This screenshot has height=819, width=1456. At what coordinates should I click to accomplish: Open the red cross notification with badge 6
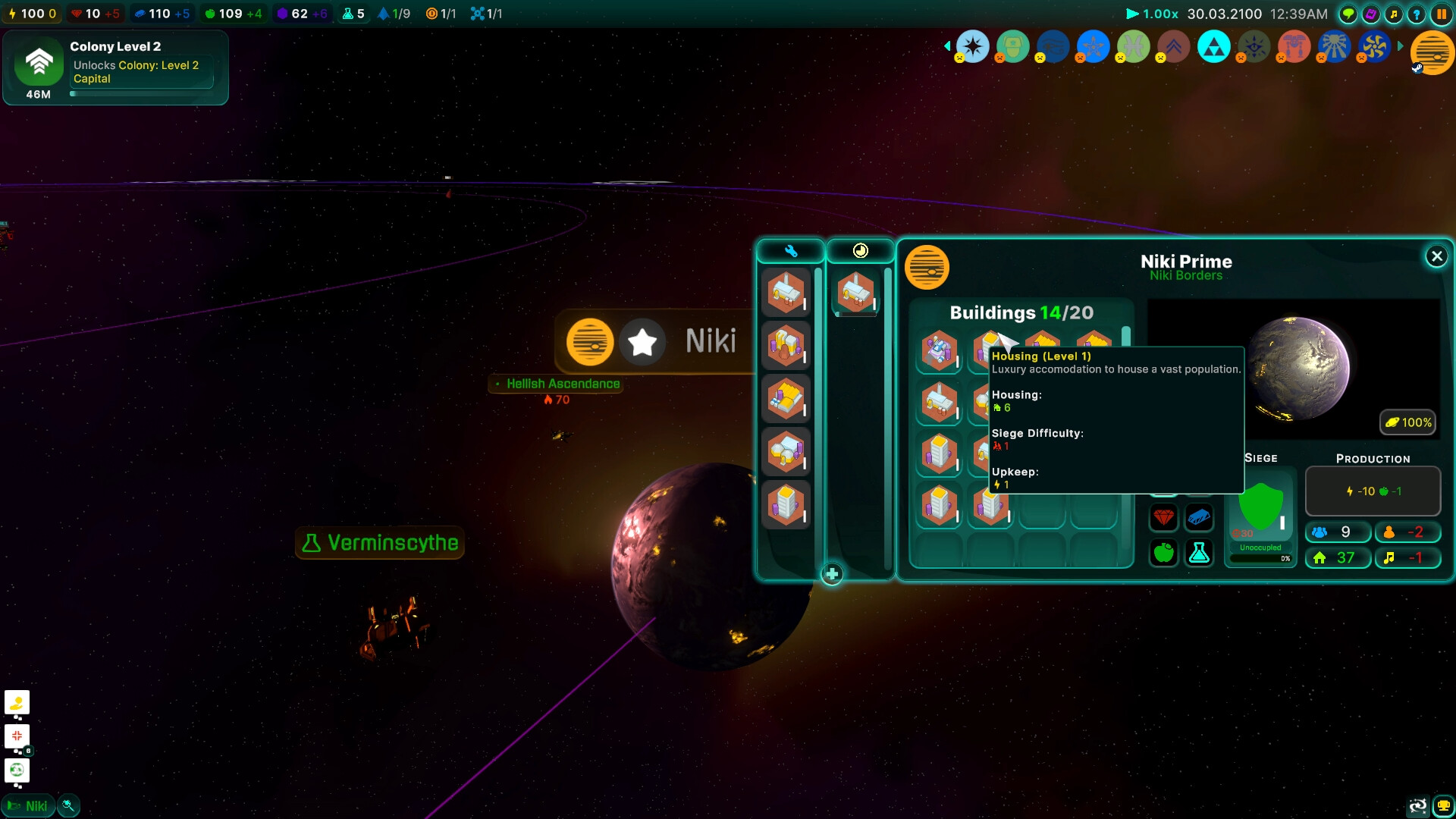click(17, 736)
